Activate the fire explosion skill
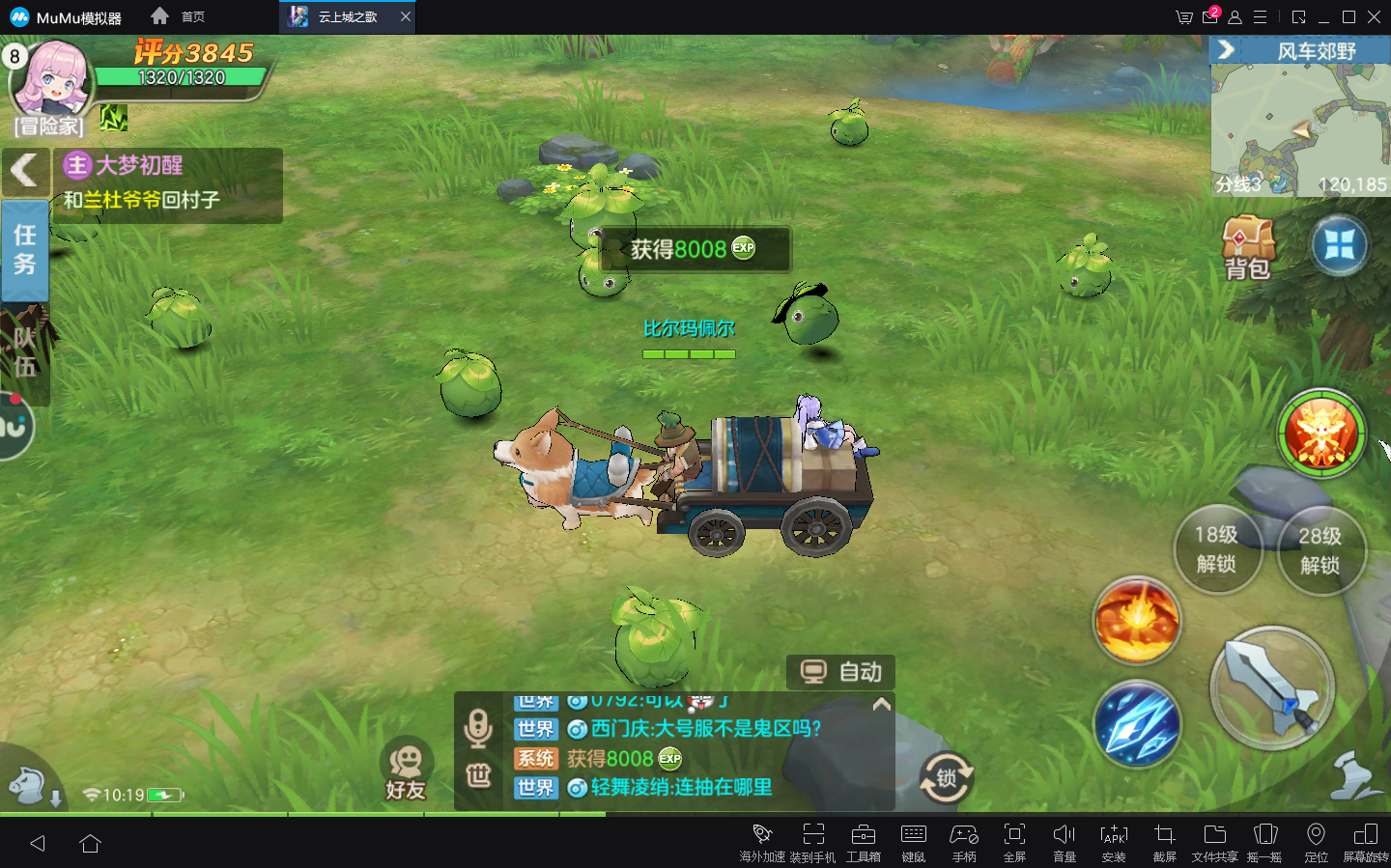This screenshot has width=1391, height=868. pos(1137,620)
